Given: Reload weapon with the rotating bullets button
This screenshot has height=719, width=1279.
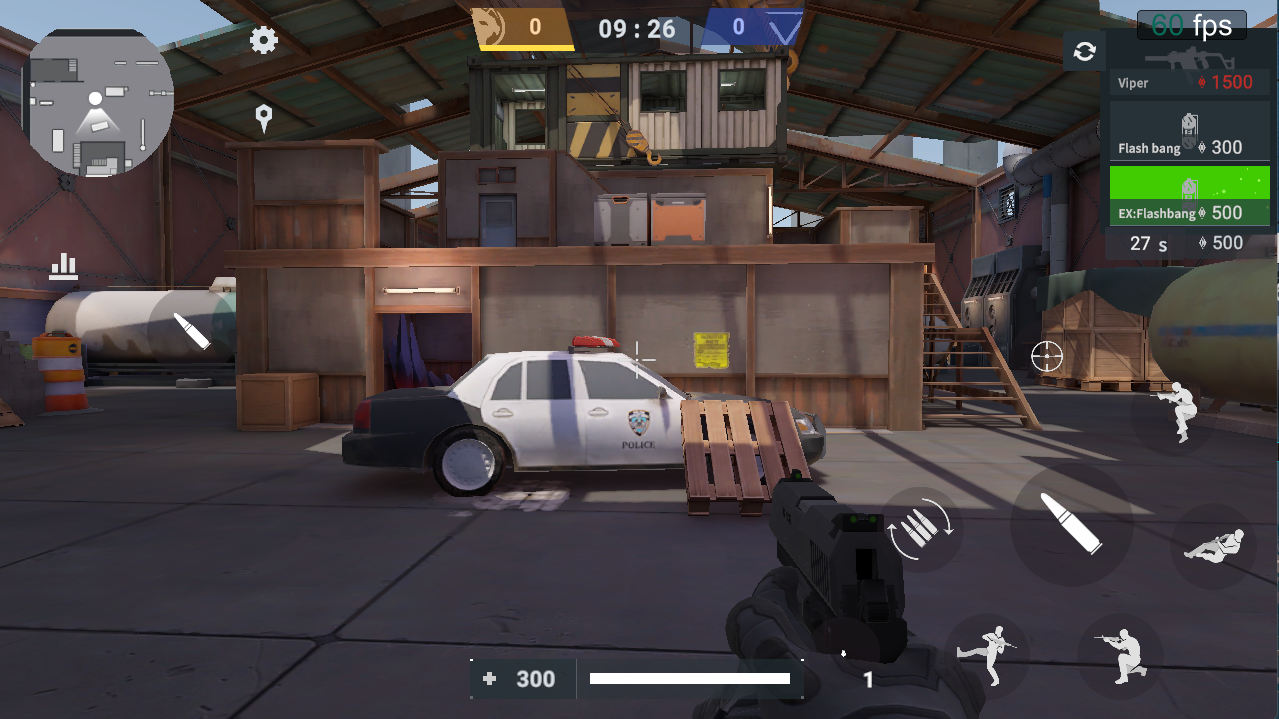Looking at the screenshot, I should tap(922, 530).
